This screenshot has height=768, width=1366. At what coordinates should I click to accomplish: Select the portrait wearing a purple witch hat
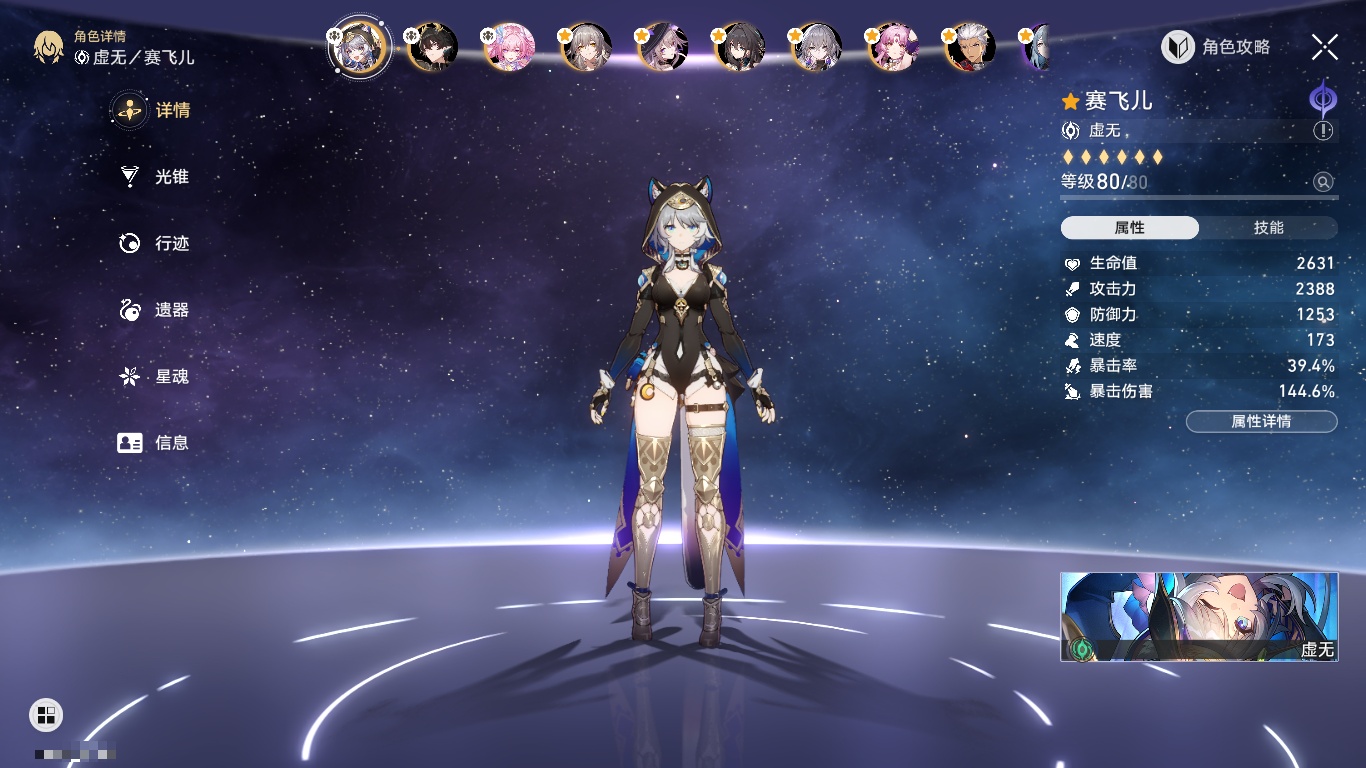[x=662, y=46]
